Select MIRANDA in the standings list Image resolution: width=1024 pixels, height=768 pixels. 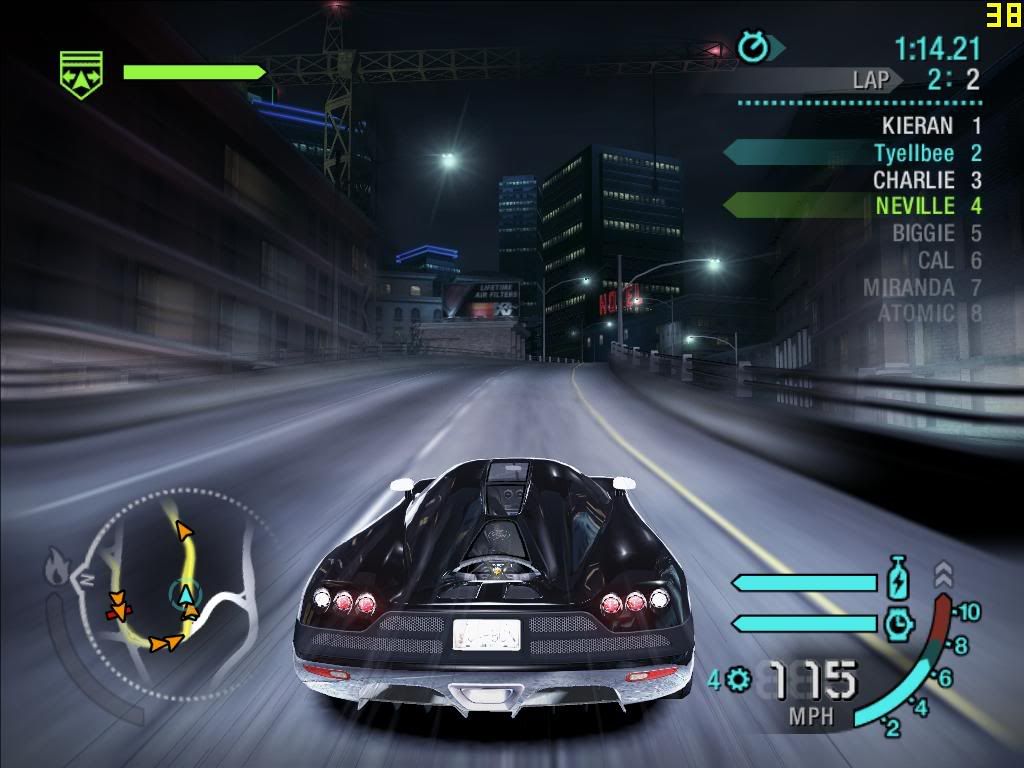click(x=908, y=287)
